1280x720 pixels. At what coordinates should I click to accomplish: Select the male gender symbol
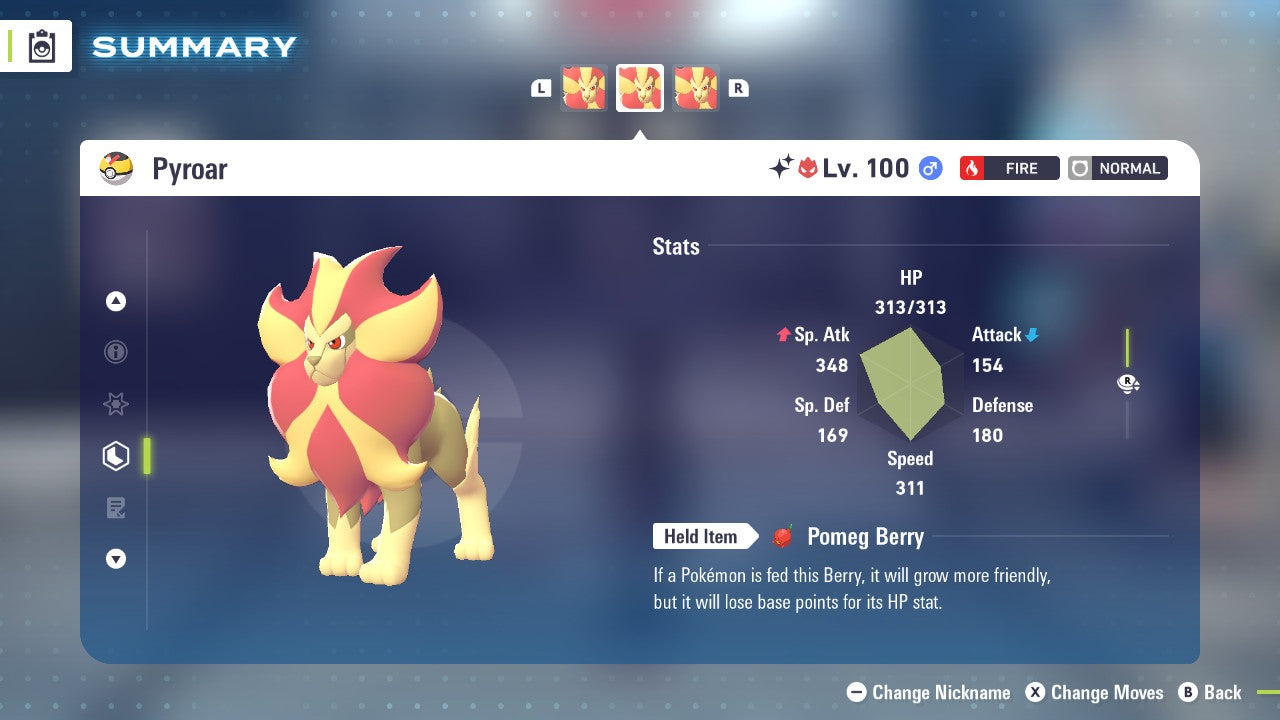928,168
